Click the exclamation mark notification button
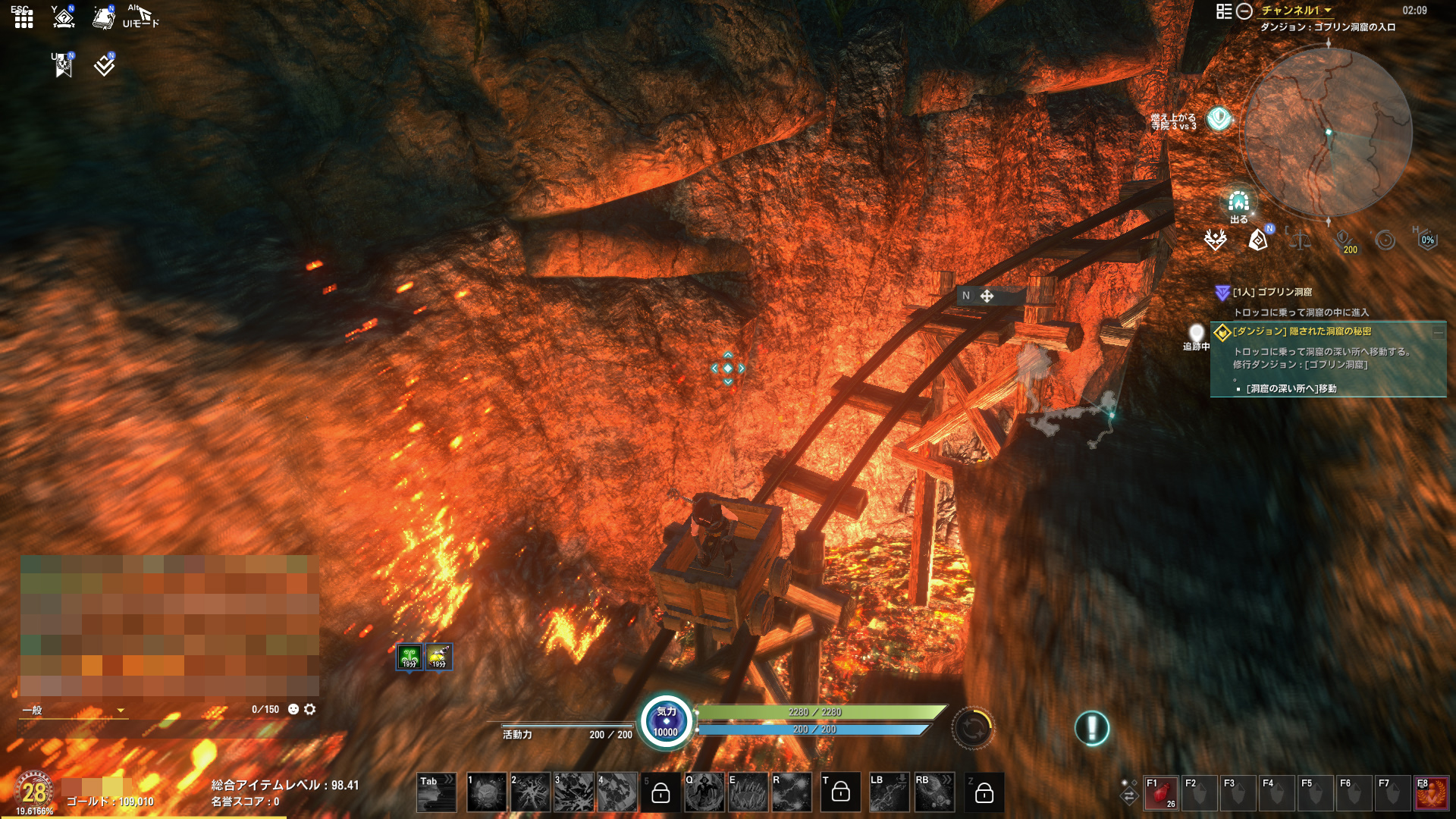The width and height of the screenshot is (1456, 819). (x=1092, y=729)
